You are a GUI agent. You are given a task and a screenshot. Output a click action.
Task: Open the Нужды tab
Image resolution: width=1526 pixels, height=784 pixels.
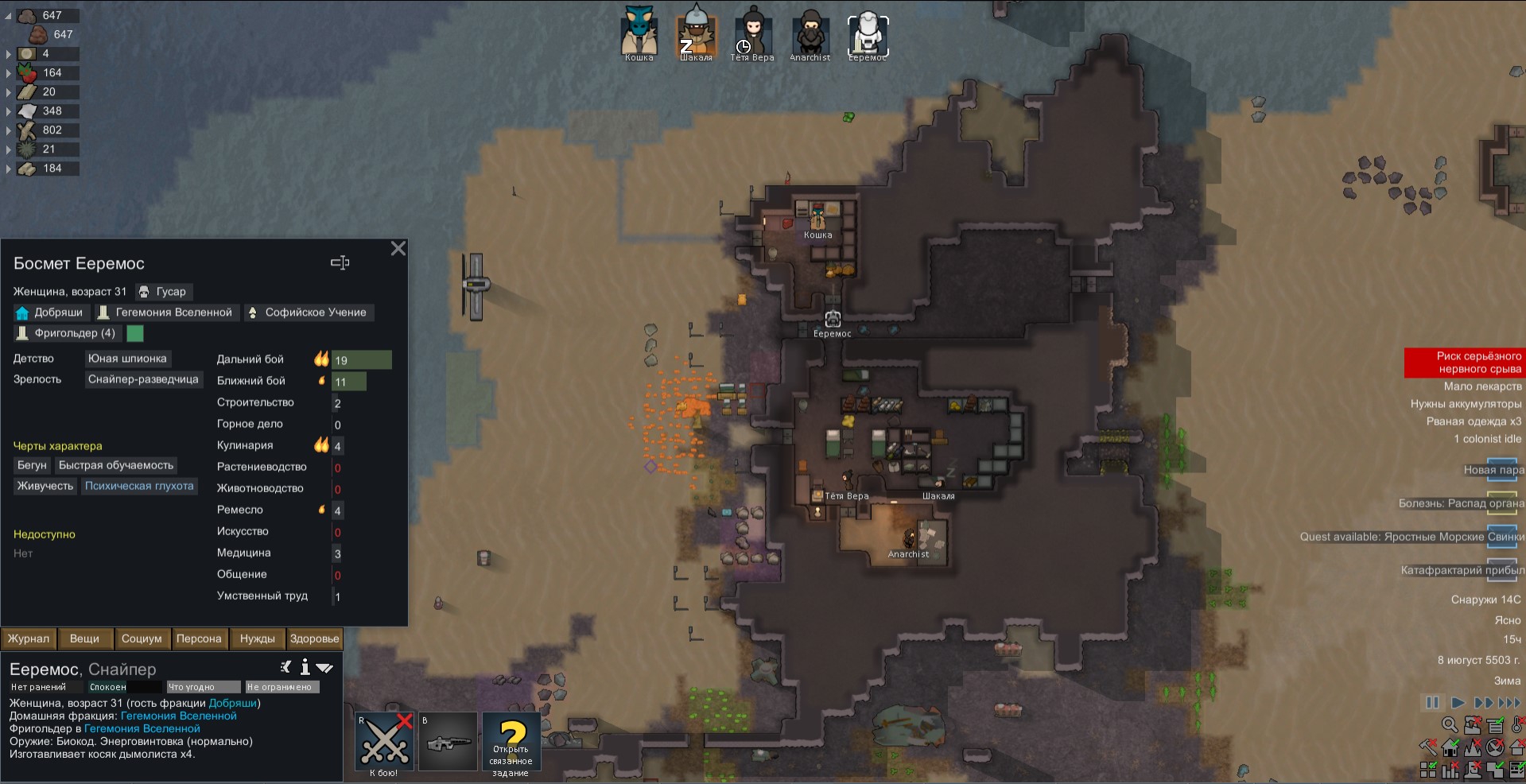[x=257, y=638]
